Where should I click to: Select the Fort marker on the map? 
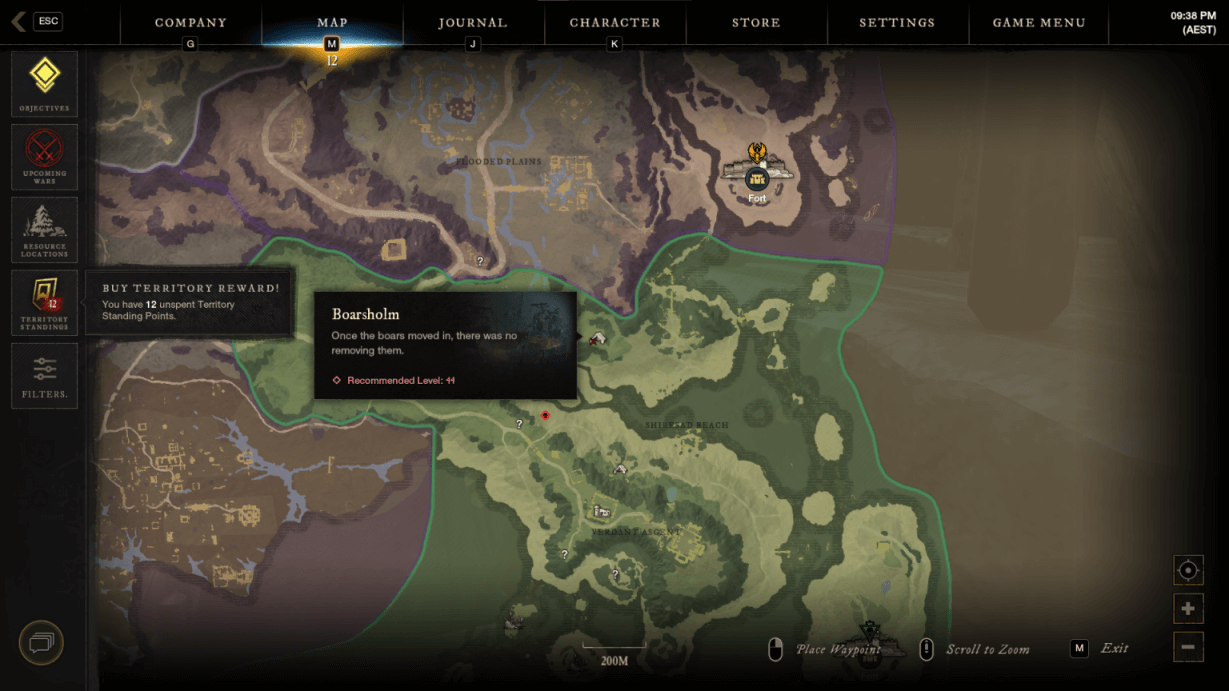pyautogui.click(x=757, y=179)
